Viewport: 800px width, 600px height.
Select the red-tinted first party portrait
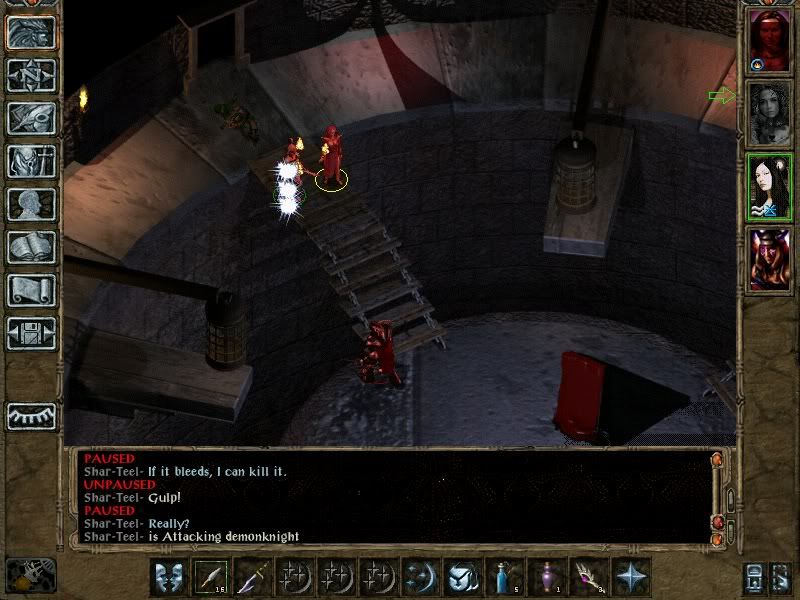769,41
